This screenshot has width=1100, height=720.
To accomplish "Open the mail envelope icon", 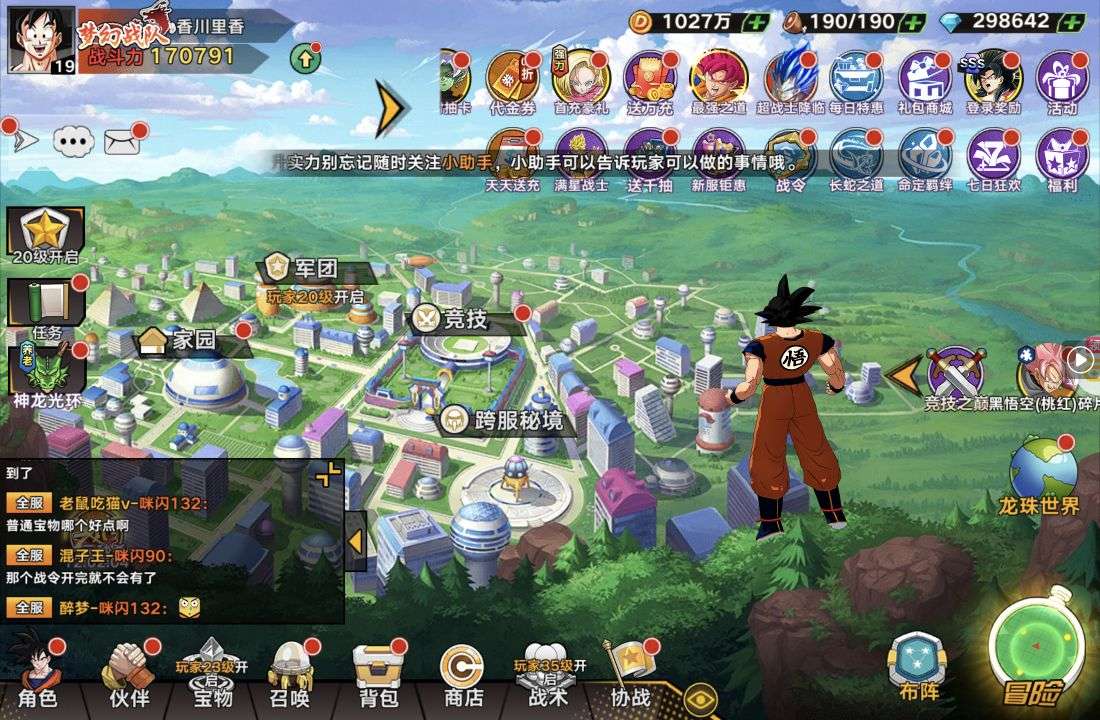I will click(x=122, y=142).
